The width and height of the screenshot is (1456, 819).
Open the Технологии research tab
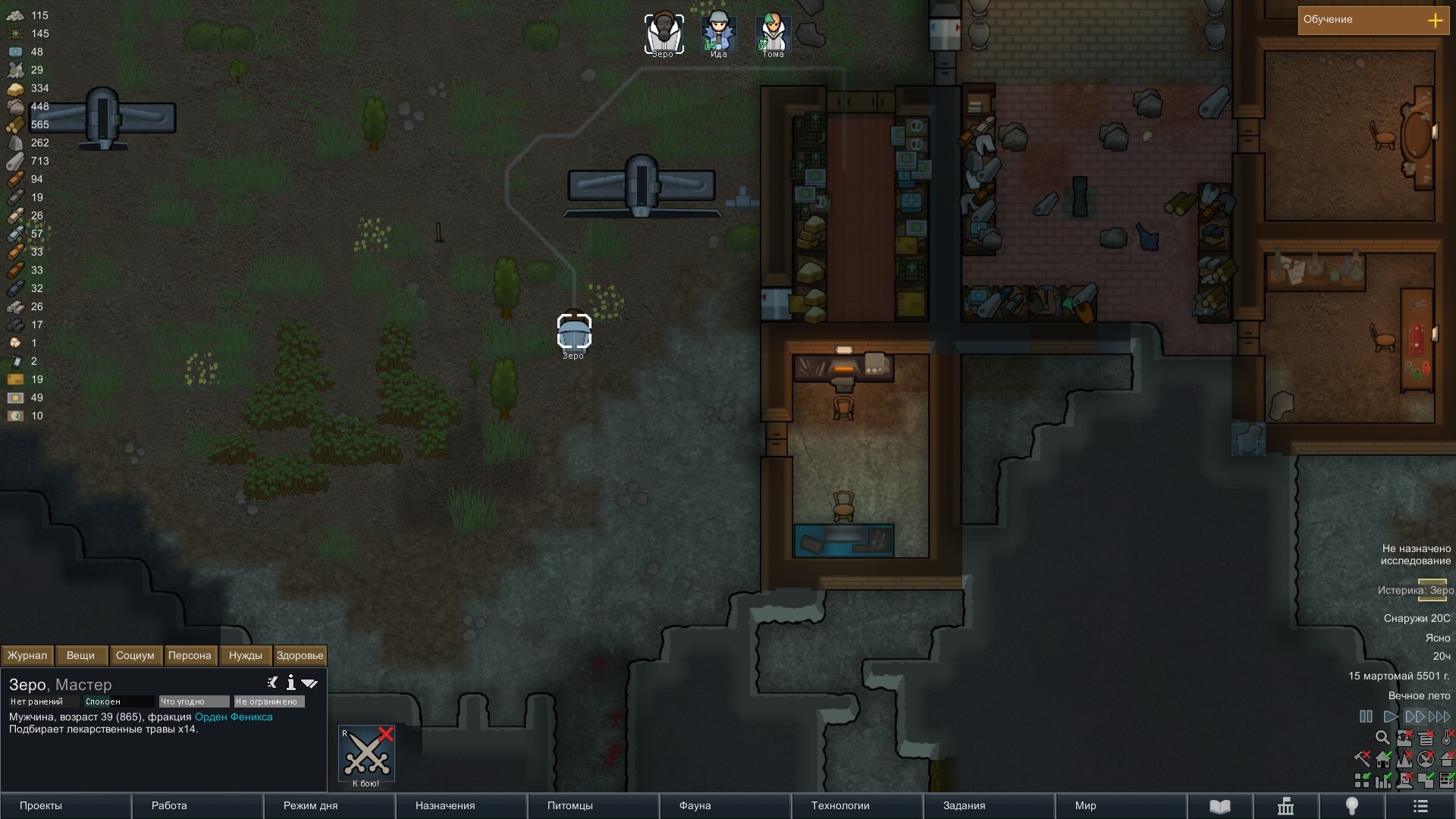coord(857,805)
